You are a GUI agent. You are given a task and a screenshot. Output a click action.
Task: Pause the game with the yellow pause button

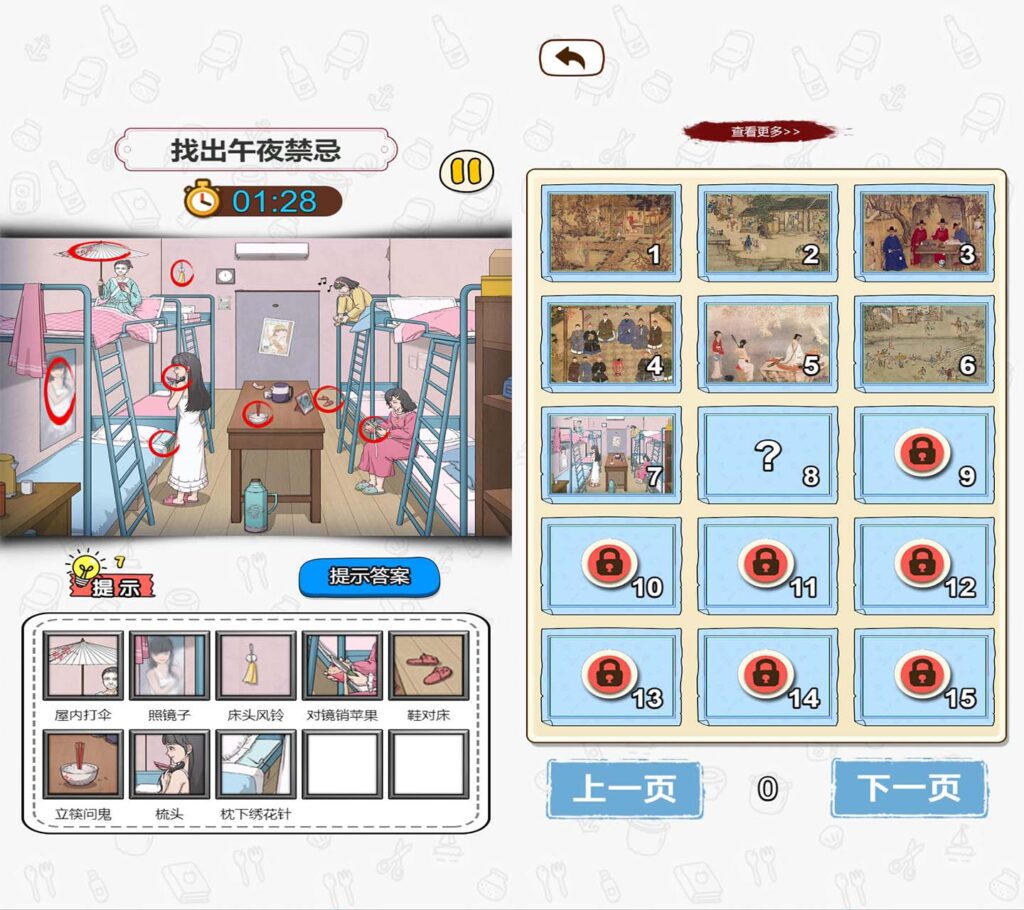466,171
